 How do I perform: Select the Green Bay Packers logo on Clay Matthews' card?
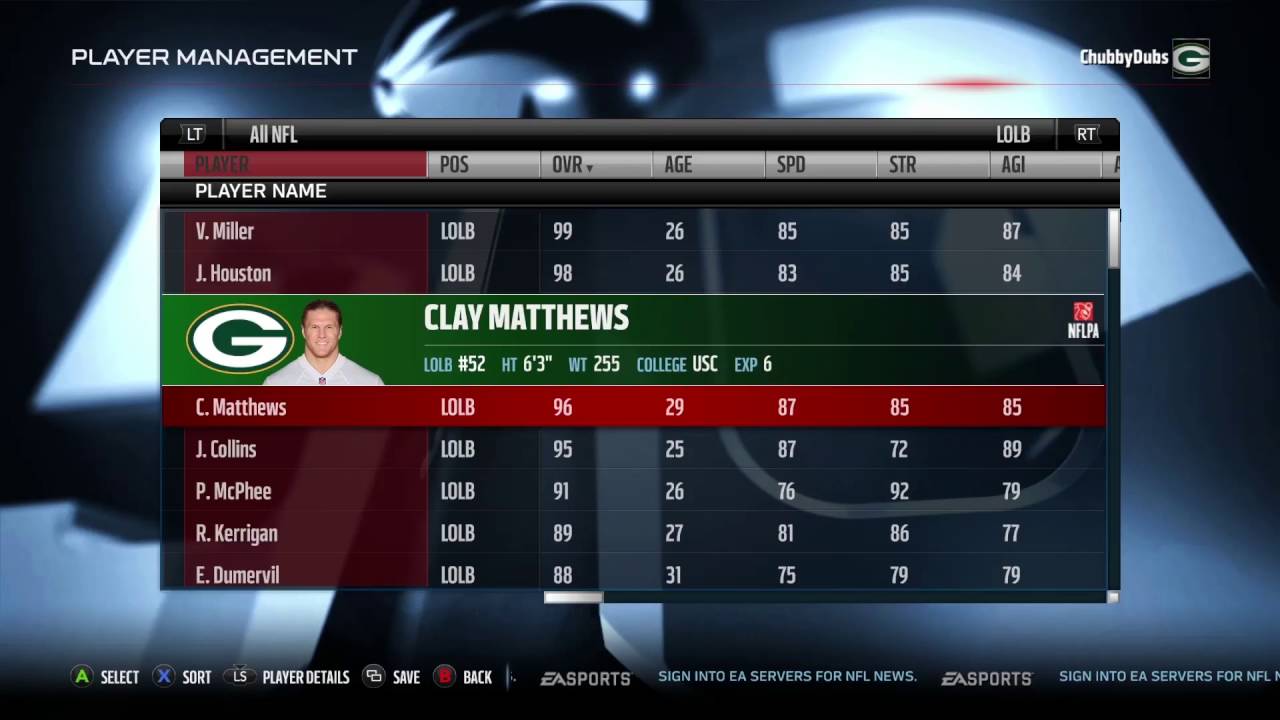238,340
